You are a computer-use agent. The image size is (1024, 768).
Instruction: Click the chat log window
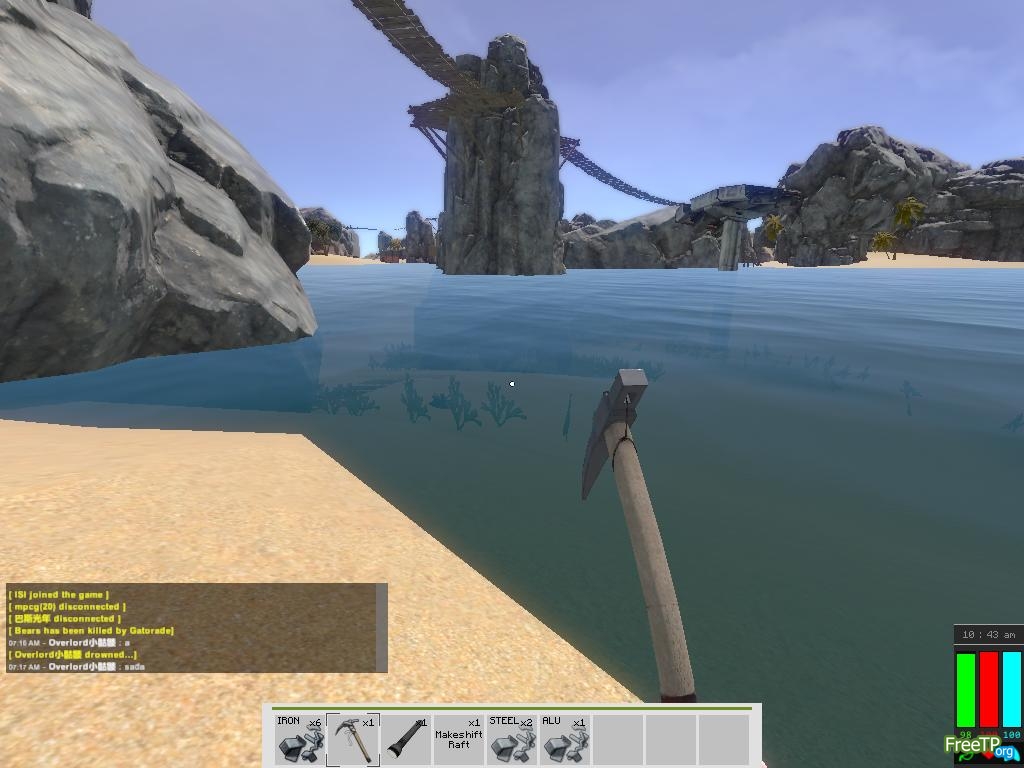pos(190,628)
